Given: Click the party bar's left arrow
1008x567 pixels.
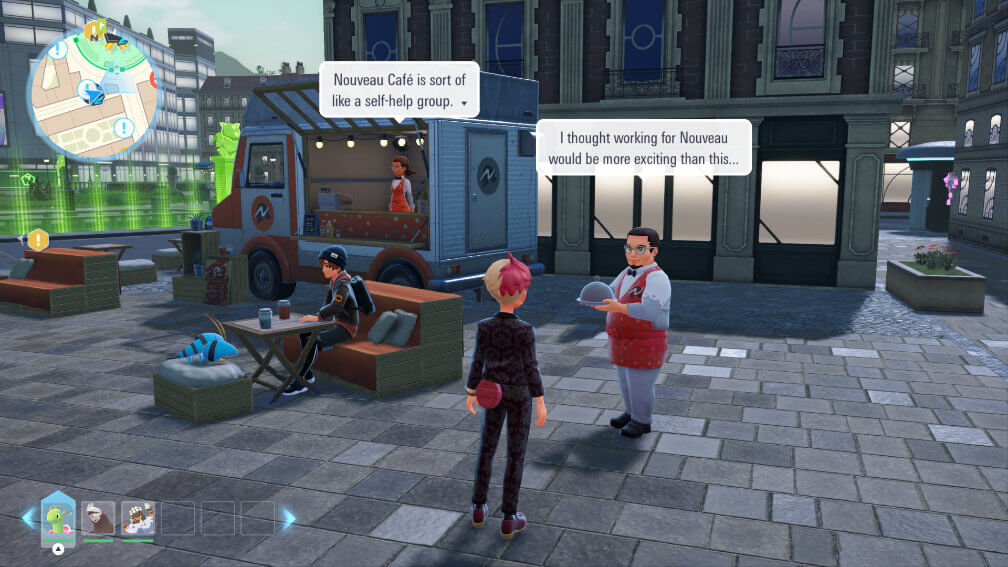Looking at the screenshot, I should (28, 518).
